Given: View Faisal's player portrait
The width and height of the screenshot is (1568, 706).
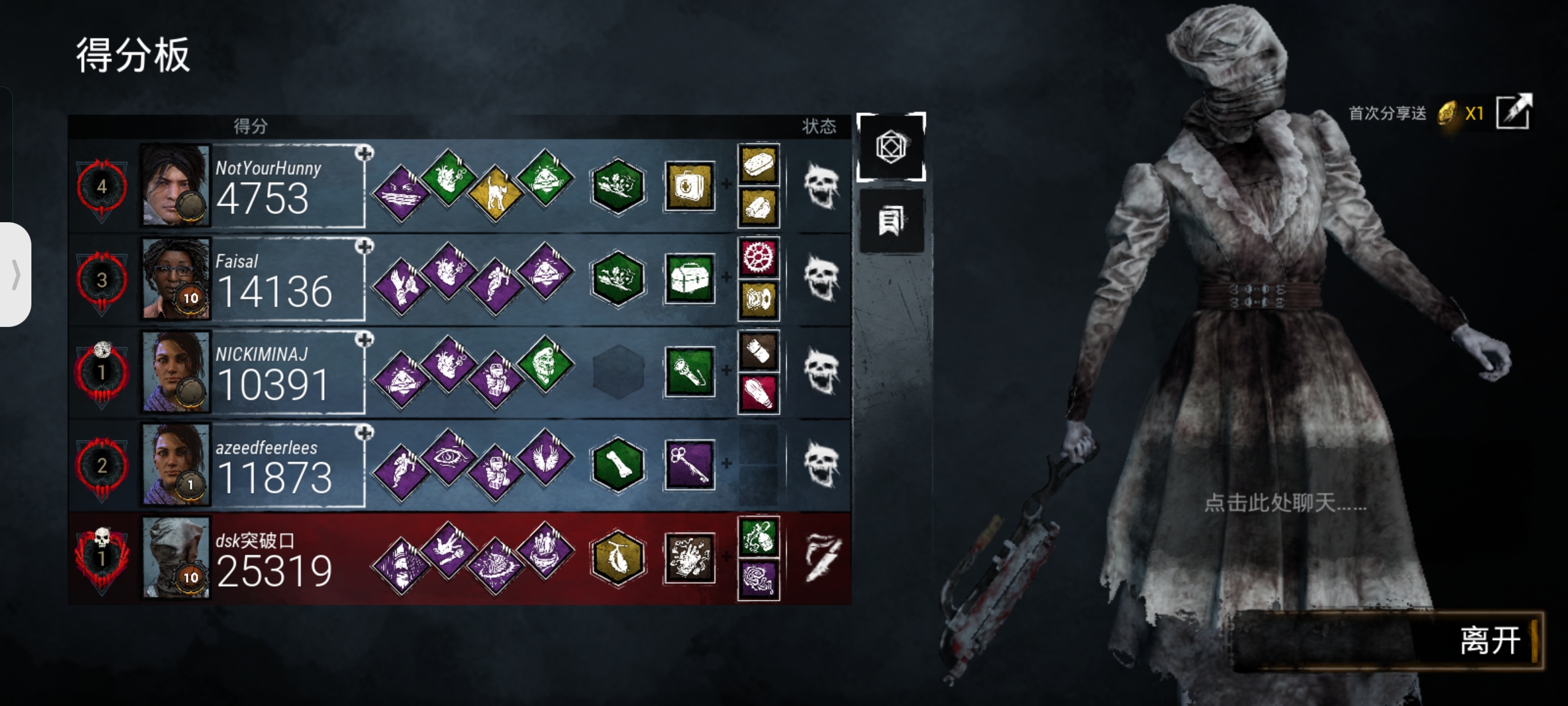Looking at the screenshot, I should (x=176, y=279).
